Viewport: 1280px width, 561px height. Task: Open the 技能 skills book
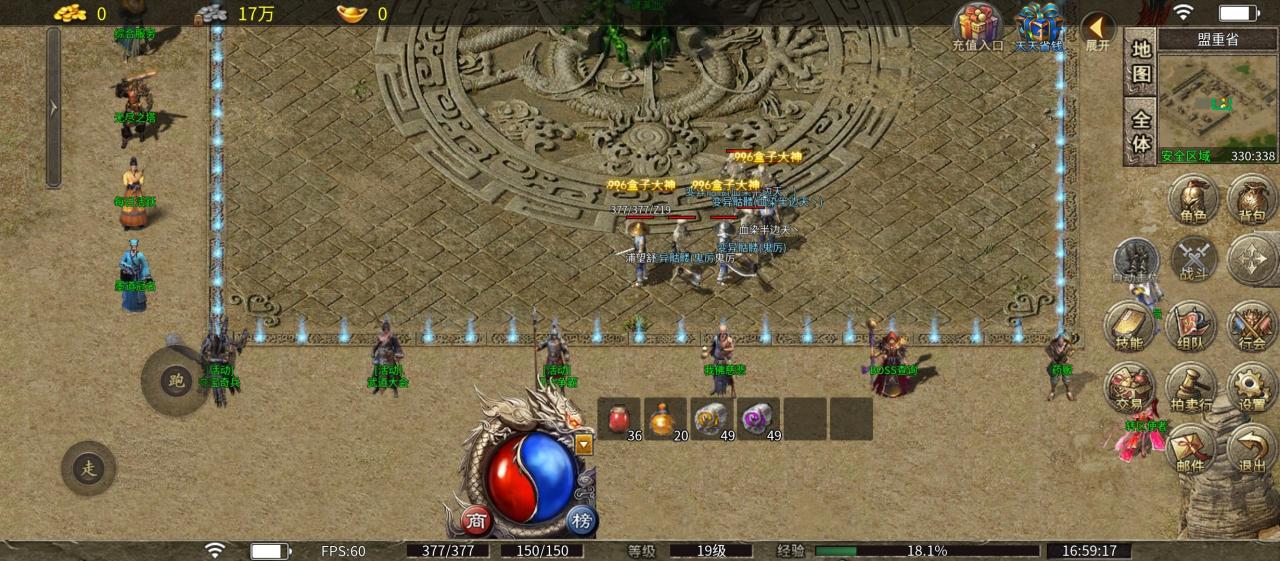[x=1129, y=326]
